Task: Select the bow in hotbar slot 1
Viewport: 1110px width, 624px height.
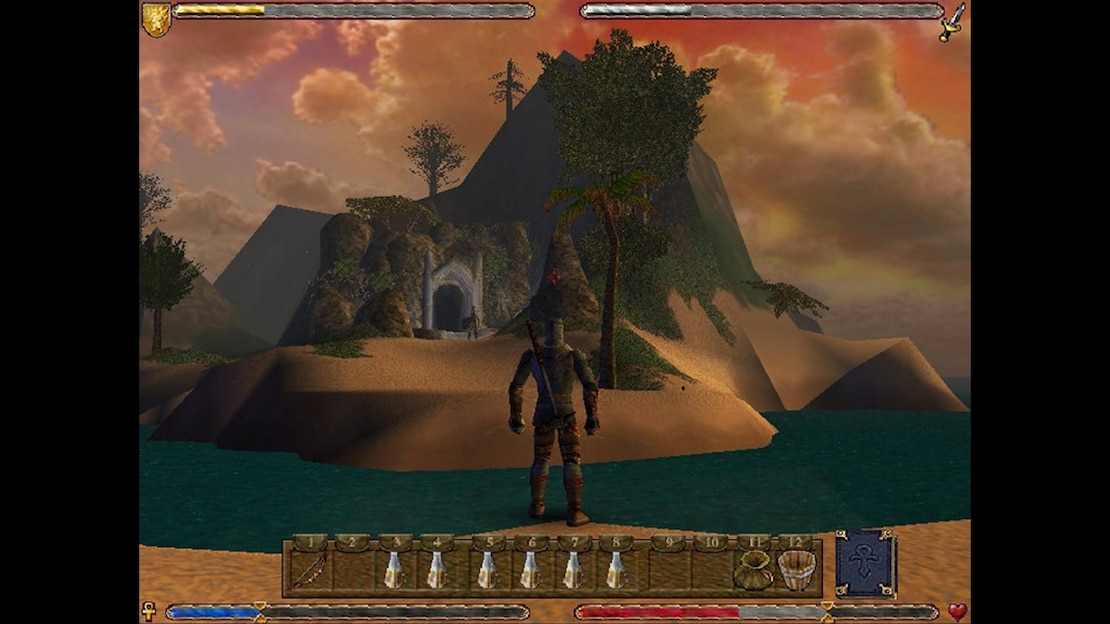Action: click(x=310, y=571)
